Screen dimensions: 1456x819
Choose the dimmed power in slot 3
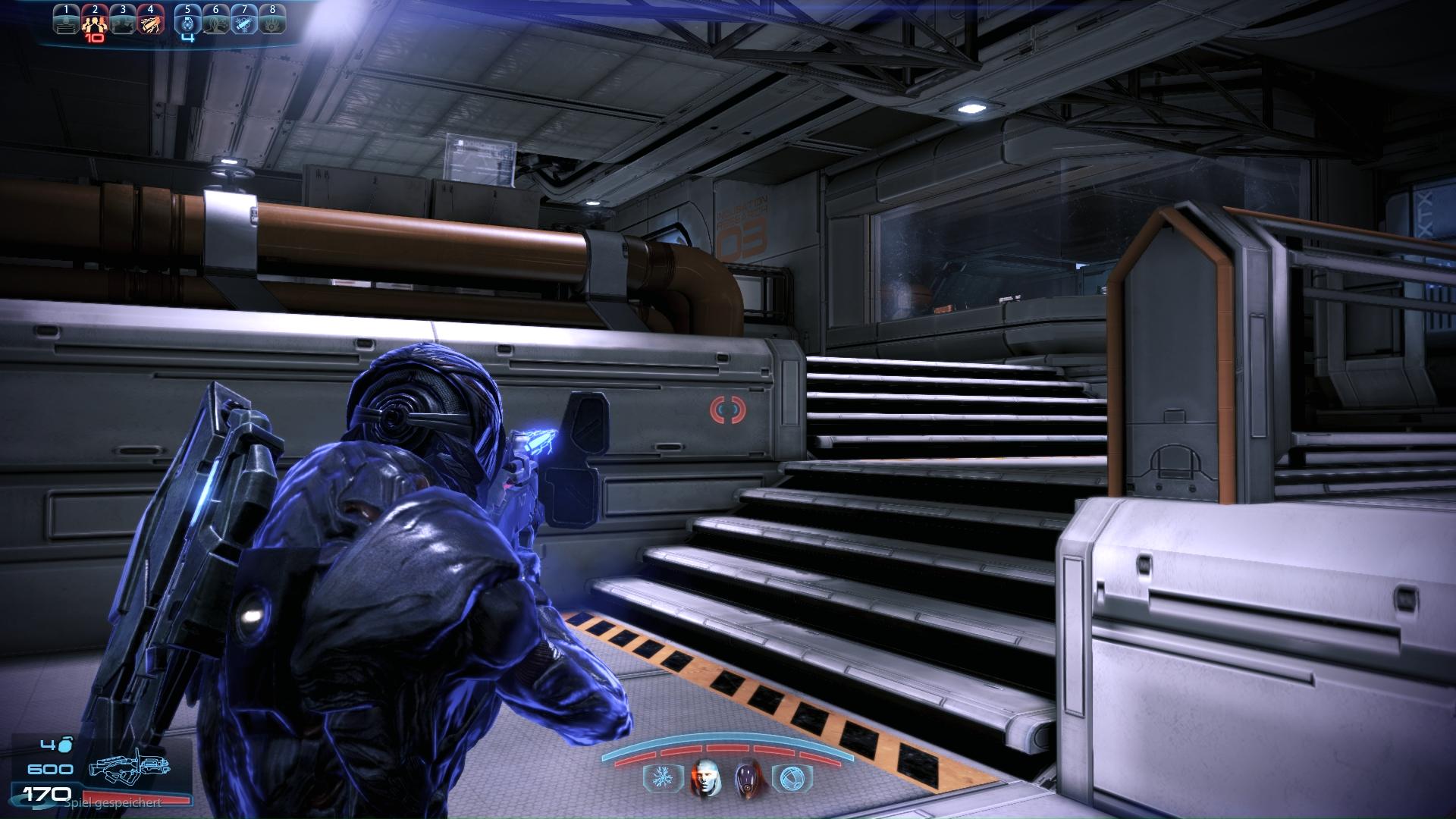pyautogui.click(x=122, y=24)
